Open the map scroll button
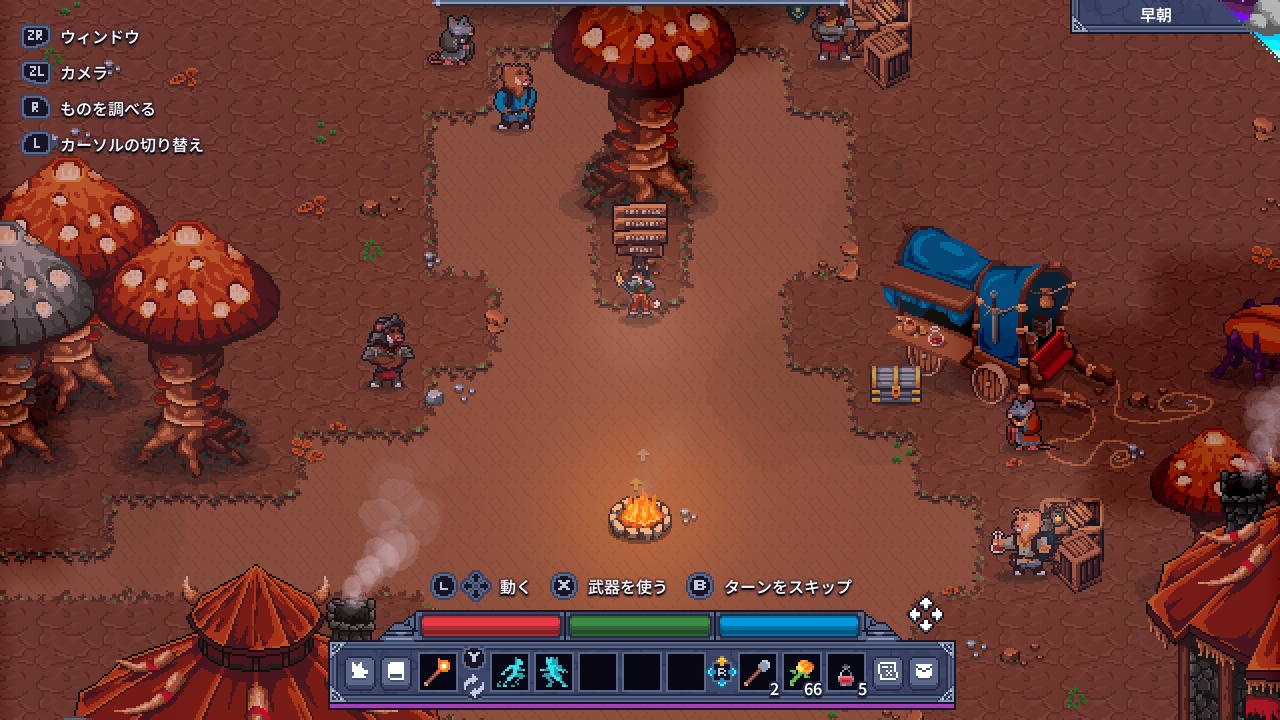This screenshot has height=720, width=1280. (x=887, y=672)
